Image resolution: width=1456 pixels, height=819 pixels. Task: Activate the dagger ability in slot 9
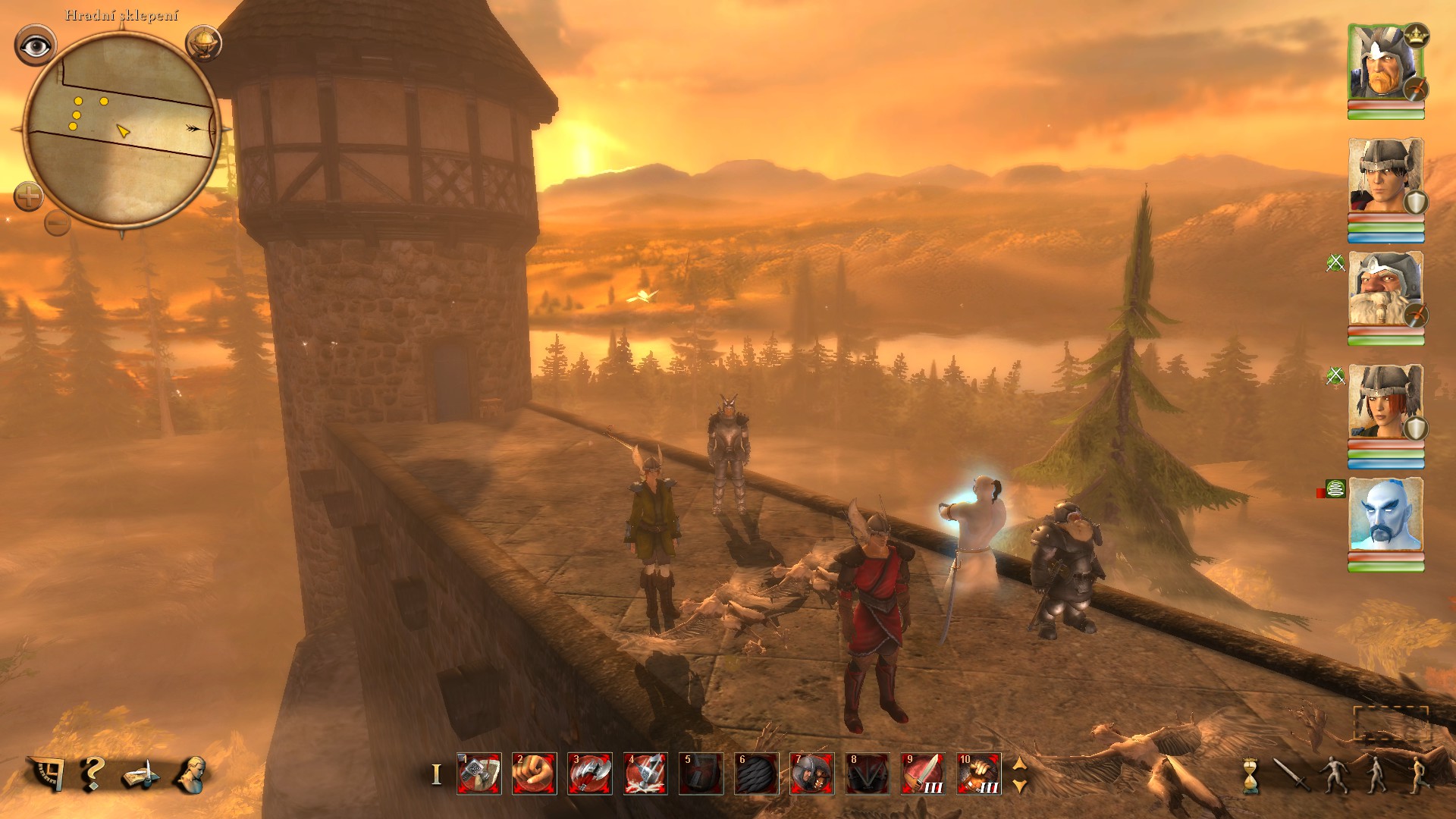(x=923, y=773)
